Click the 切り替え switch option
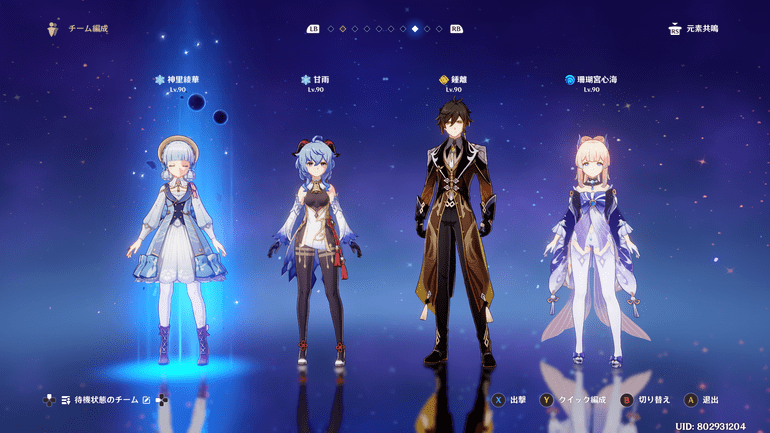The height and width of the screenshot is (433, 770). [x=640, y=400]
